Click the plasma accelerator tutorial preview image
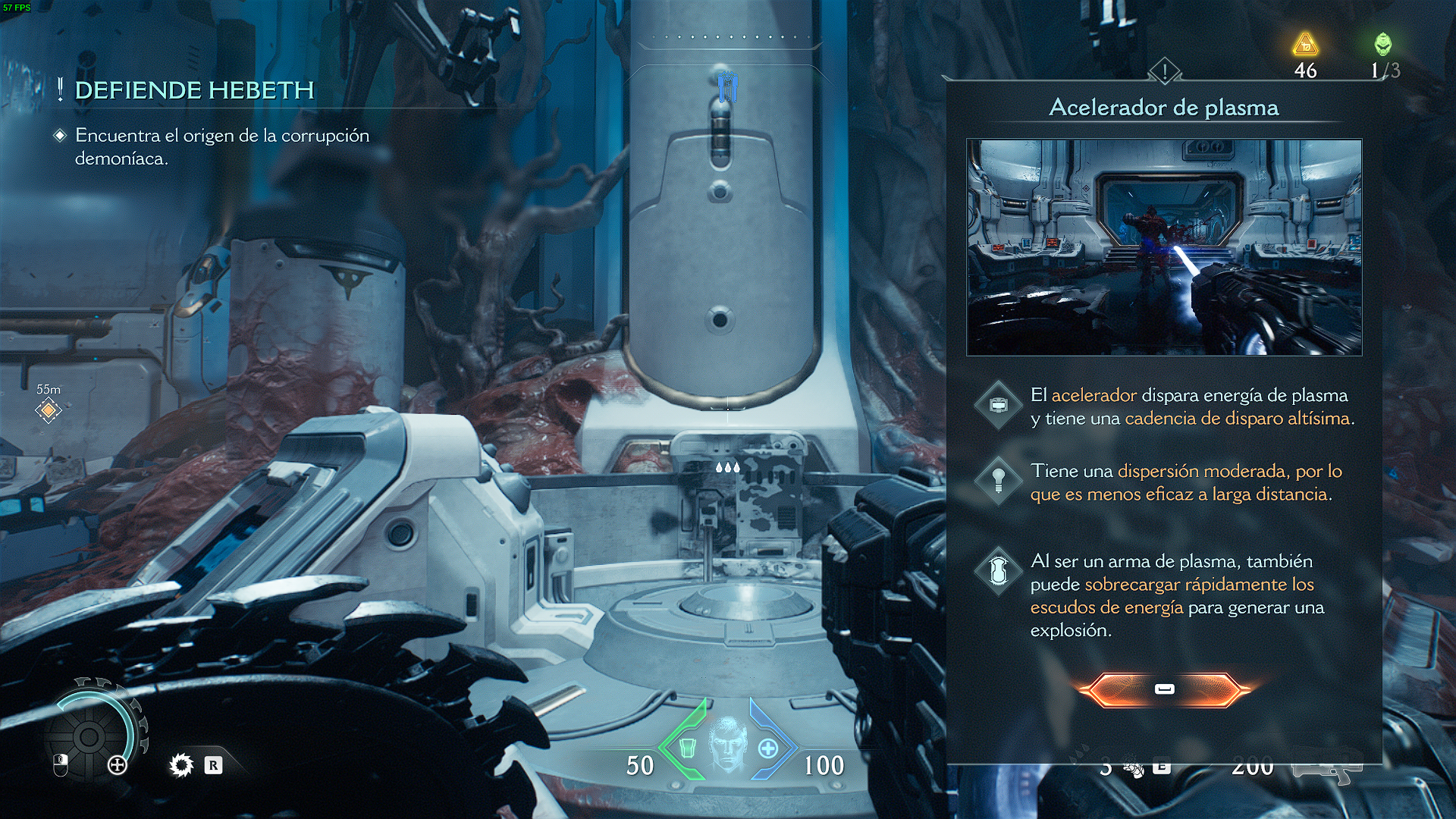 pos(1164,247)
